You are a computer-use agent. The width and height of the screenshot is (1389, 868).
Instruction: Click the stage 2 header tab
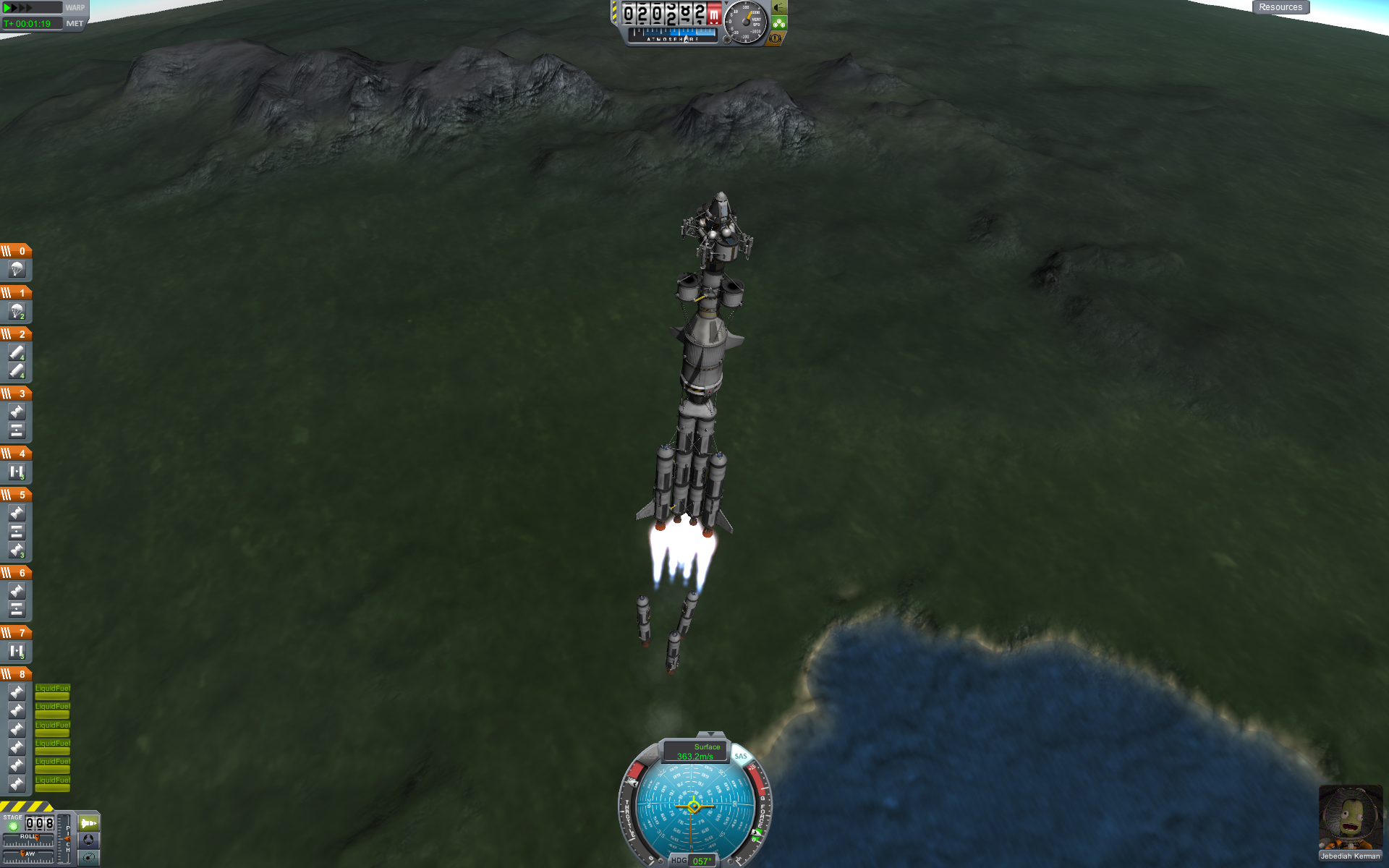pos(16,334)
